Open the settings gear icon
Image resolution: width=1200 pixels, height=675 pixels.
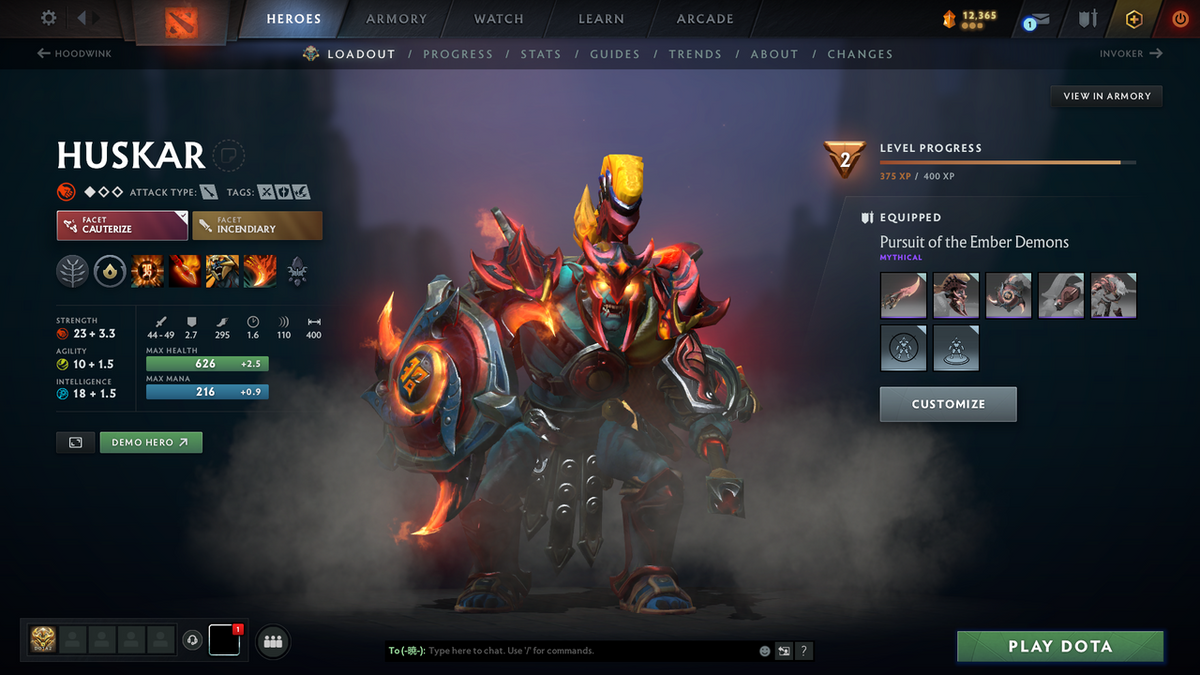(x=48, y=18)
